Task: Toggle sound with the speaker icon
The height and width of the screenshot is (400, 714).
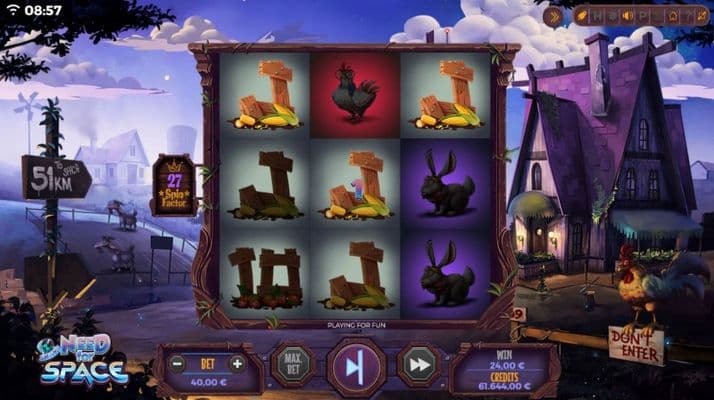Action: click(x=626, y=16)
